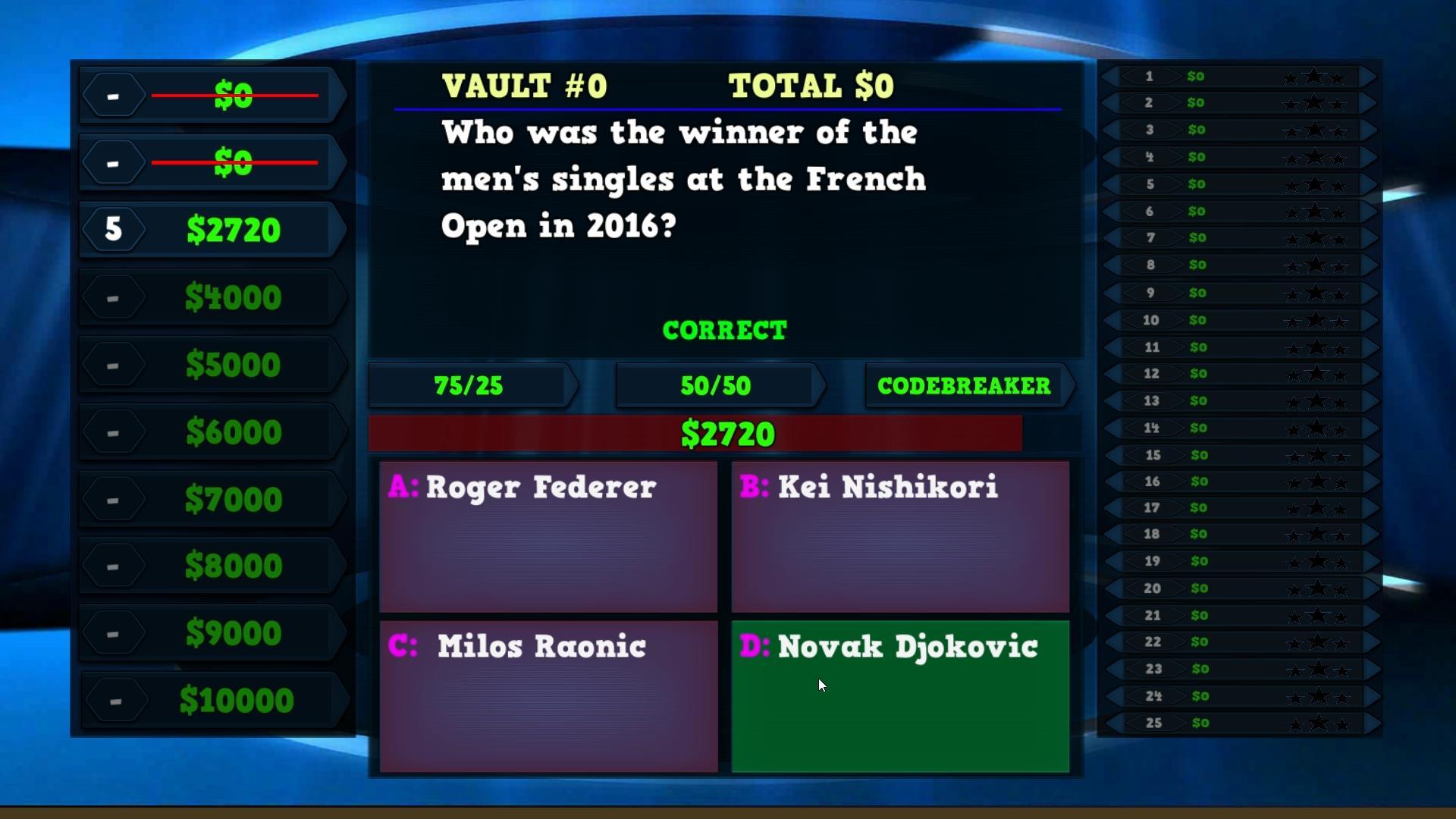Click the dash hexagon next to $4000

point(115,297)
